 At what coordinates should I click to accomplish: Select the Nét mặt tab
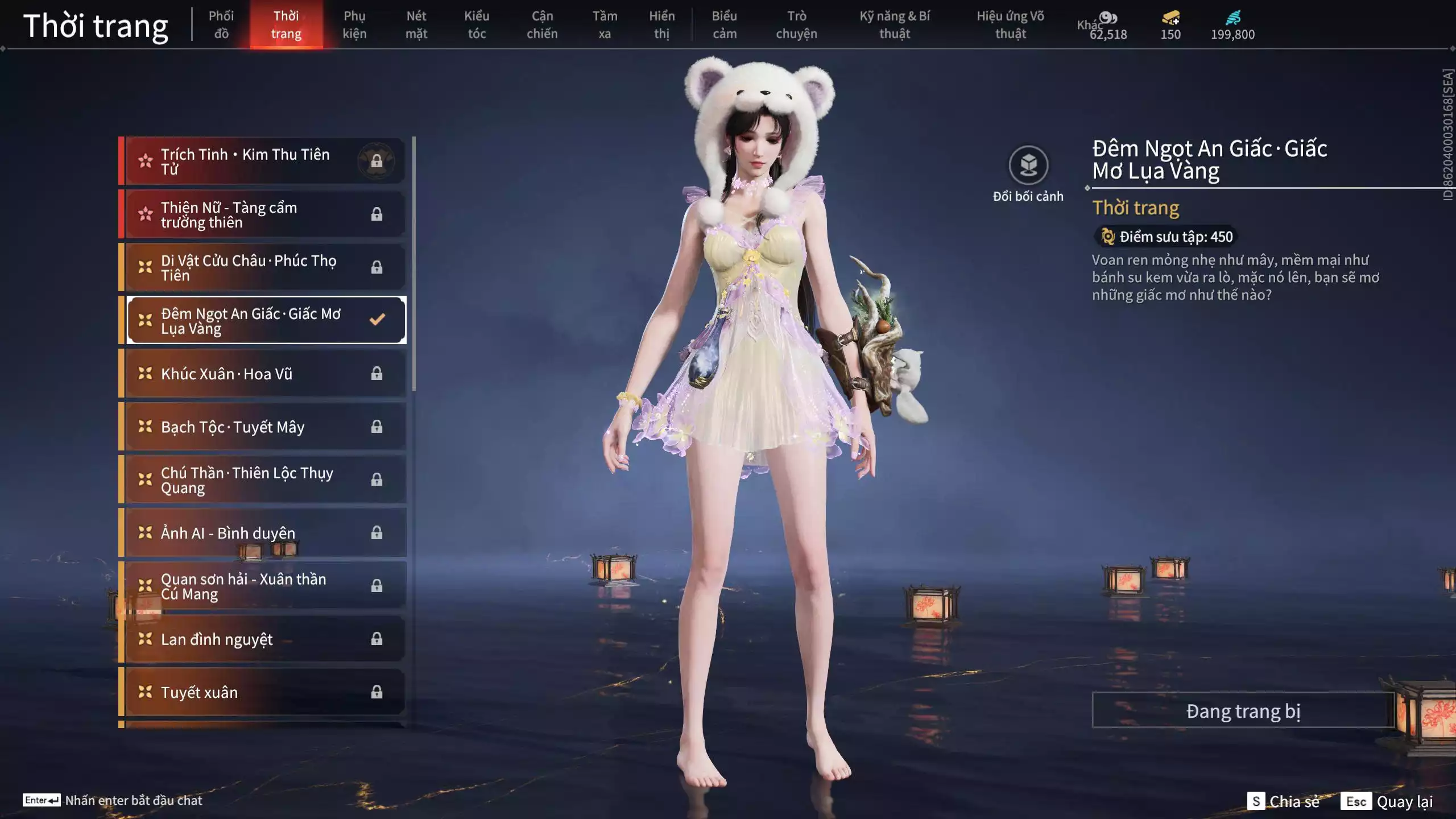click(x=416, y=24)
